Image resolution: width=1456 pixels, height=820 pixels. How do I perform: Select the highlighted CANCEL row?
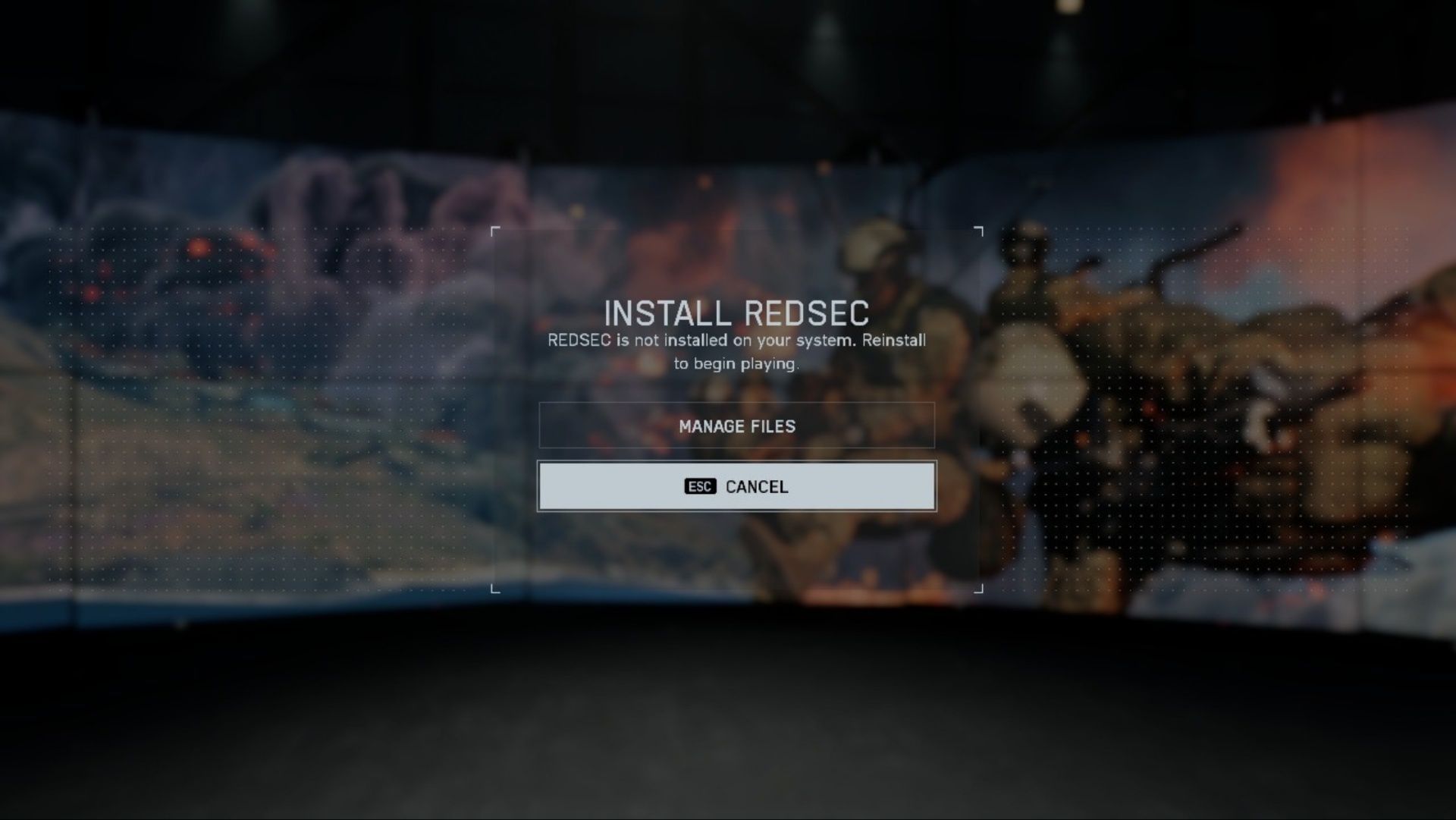(x=736, y=486)
